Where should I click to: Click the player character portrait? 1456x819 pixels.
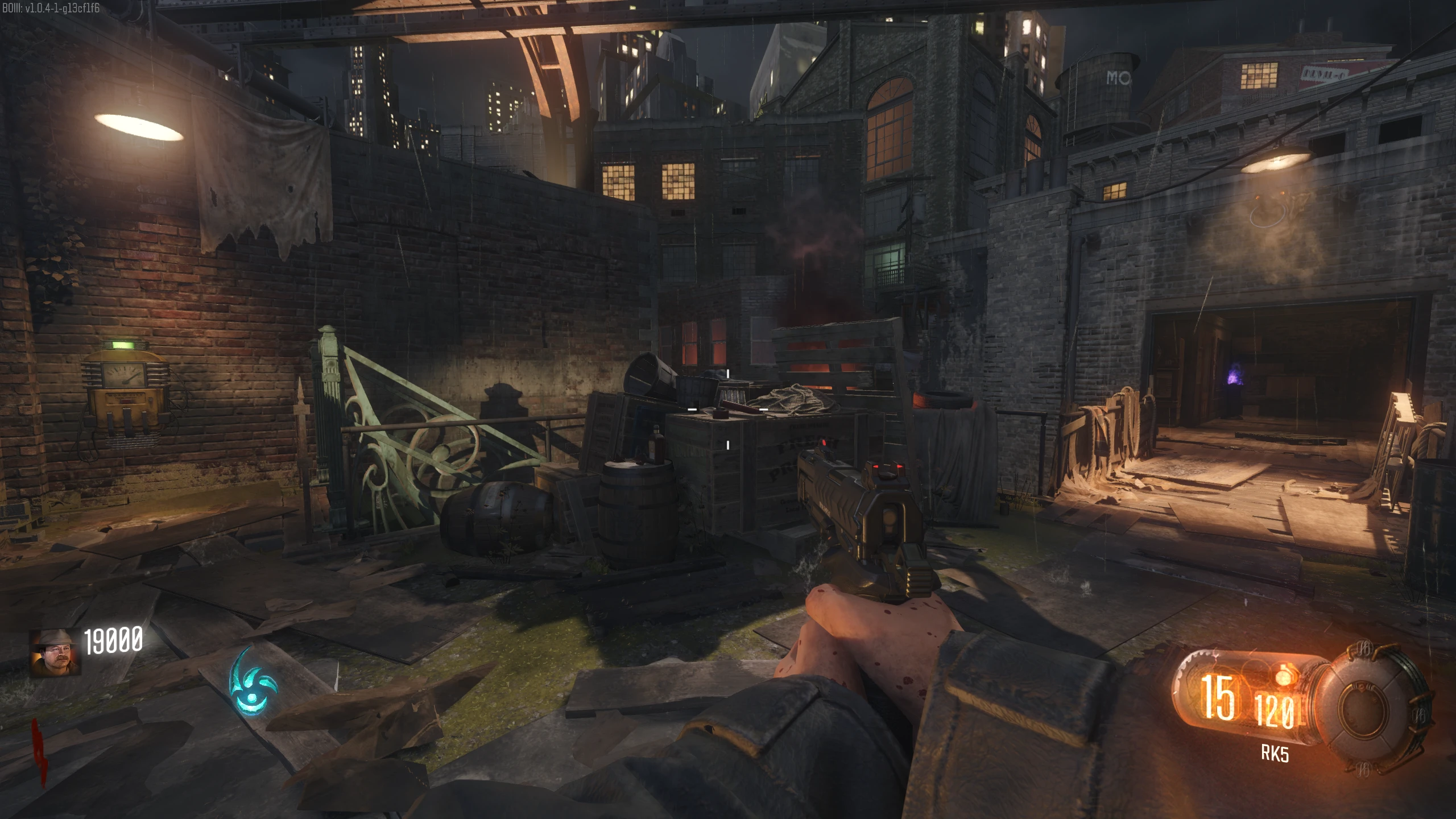tap(55, 652)
